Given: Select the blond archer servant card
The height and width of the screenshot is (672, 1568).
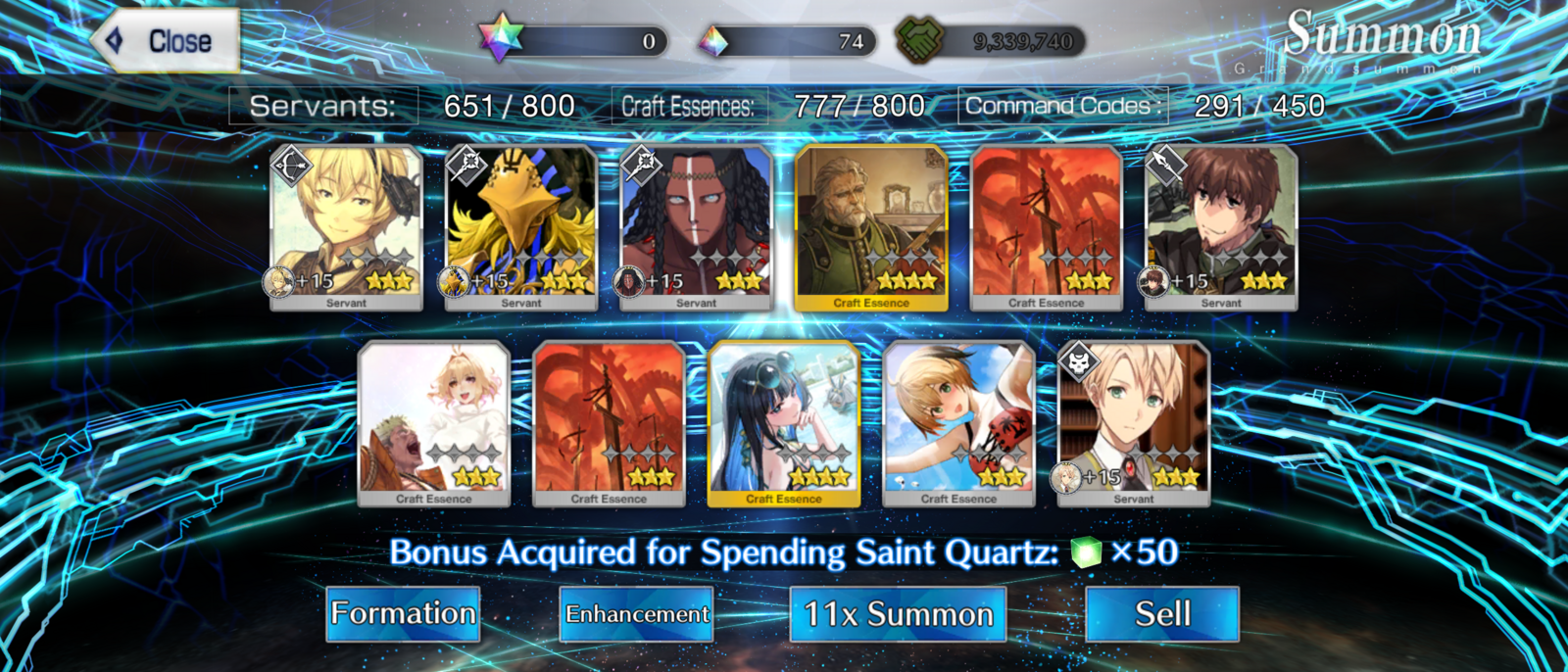Looking at the screenshot, I should (x=346, y=227).
